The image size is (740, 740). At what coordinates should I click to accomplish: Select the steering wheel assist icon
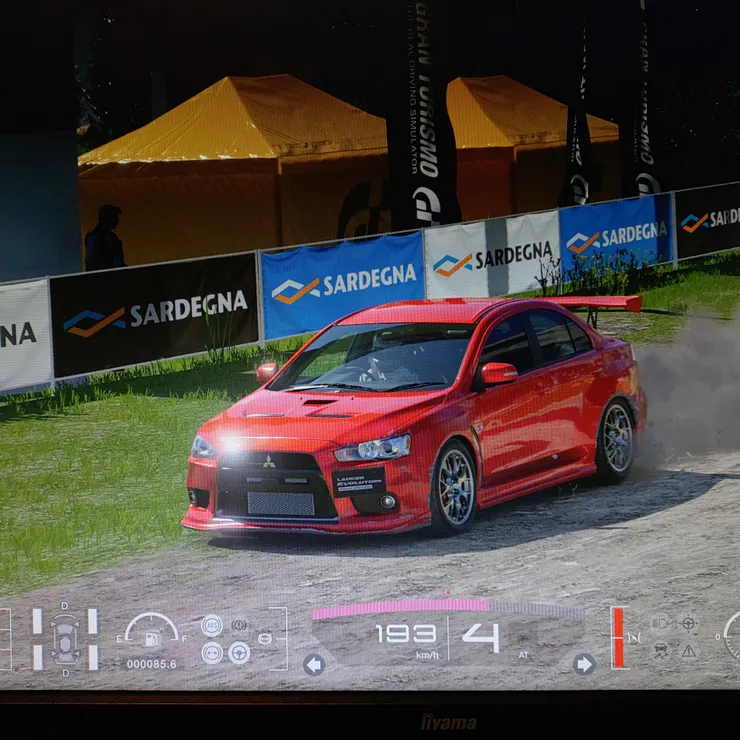[x=239, y=652]
